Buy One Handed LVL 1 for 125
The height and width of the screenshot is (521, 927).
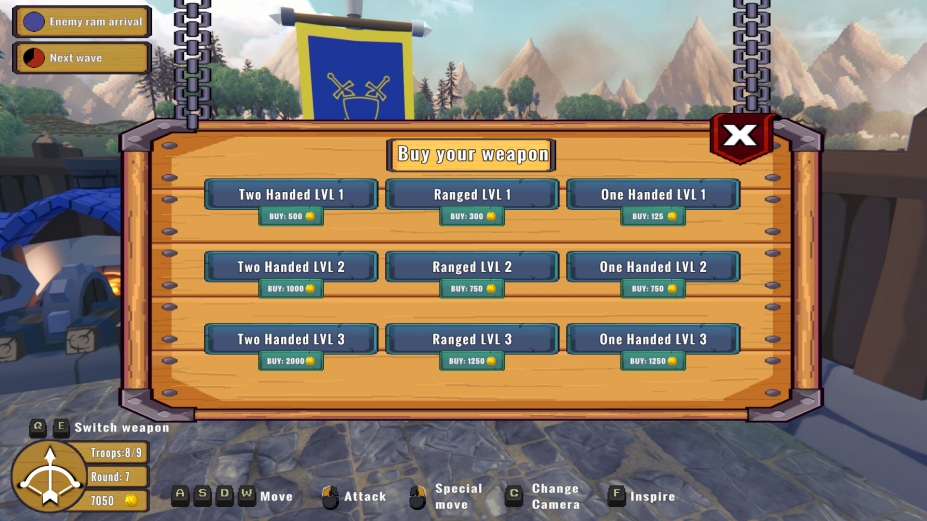(x=653, y=216)
